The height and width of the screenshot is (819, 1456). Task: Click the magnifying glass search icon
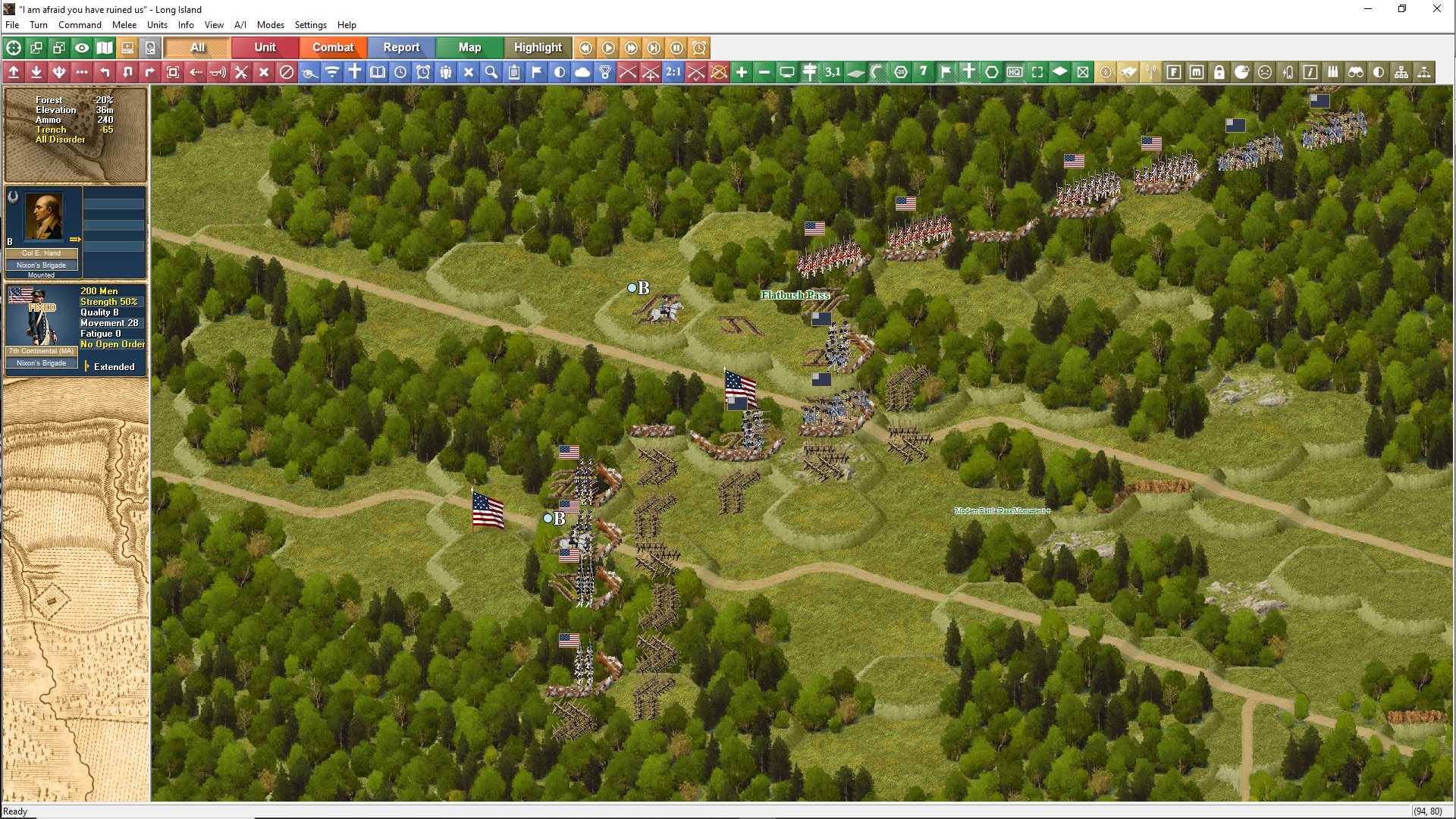click(491, 72)
